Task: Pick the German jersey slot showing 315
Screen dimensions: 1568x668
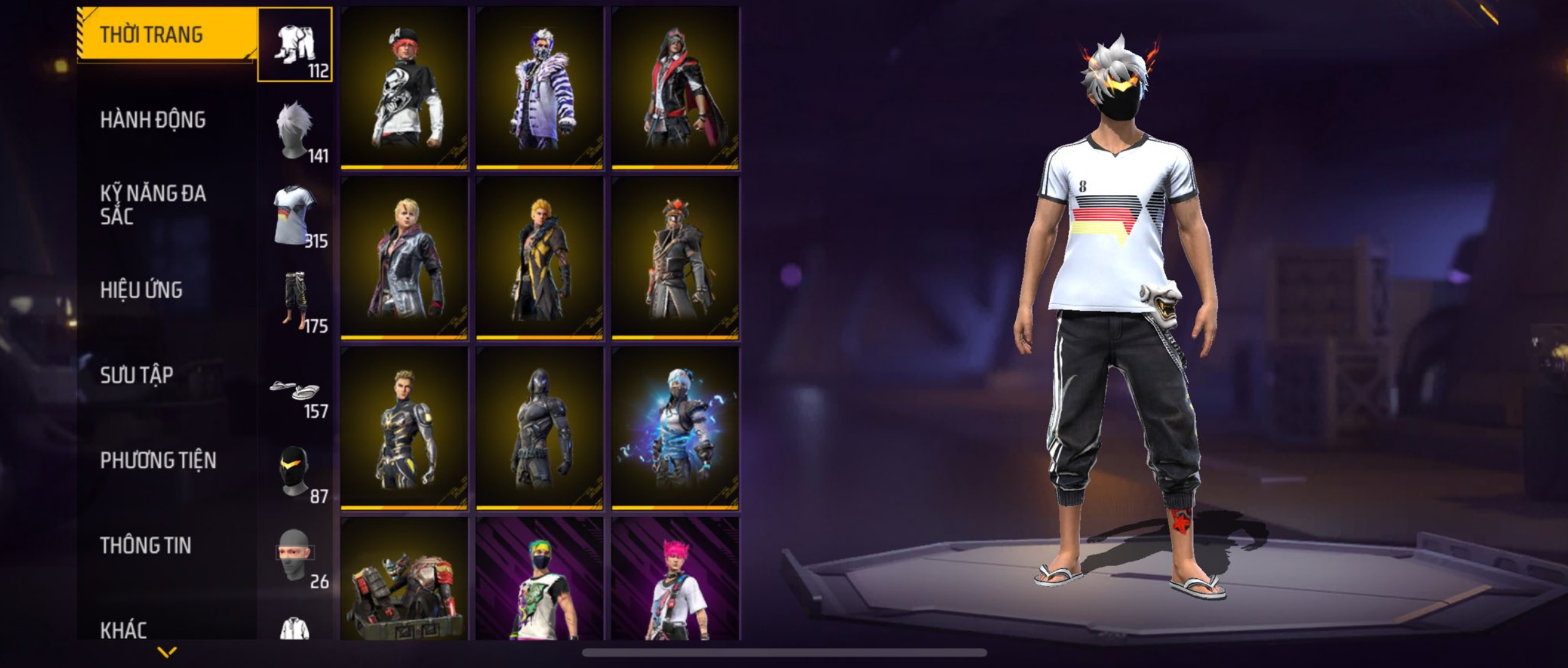Action: [295, 215]
